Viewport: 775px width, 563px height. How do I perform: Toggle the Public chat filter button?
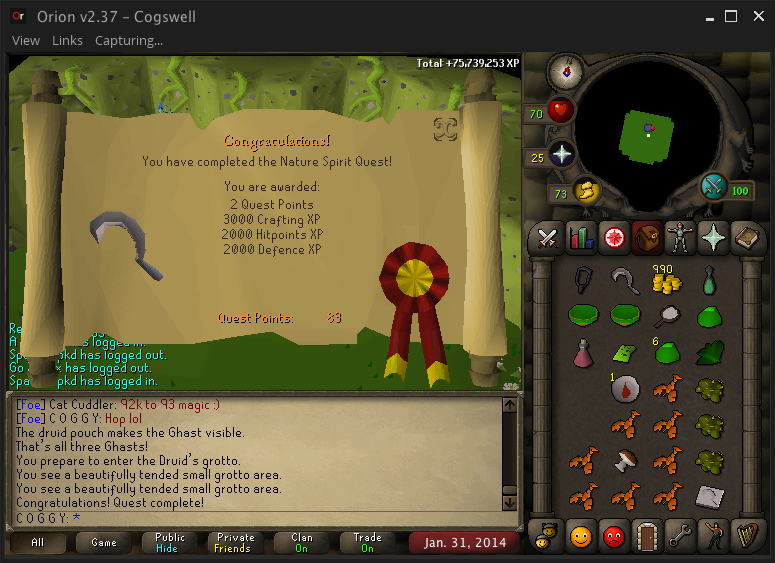(x=169, y=543)
